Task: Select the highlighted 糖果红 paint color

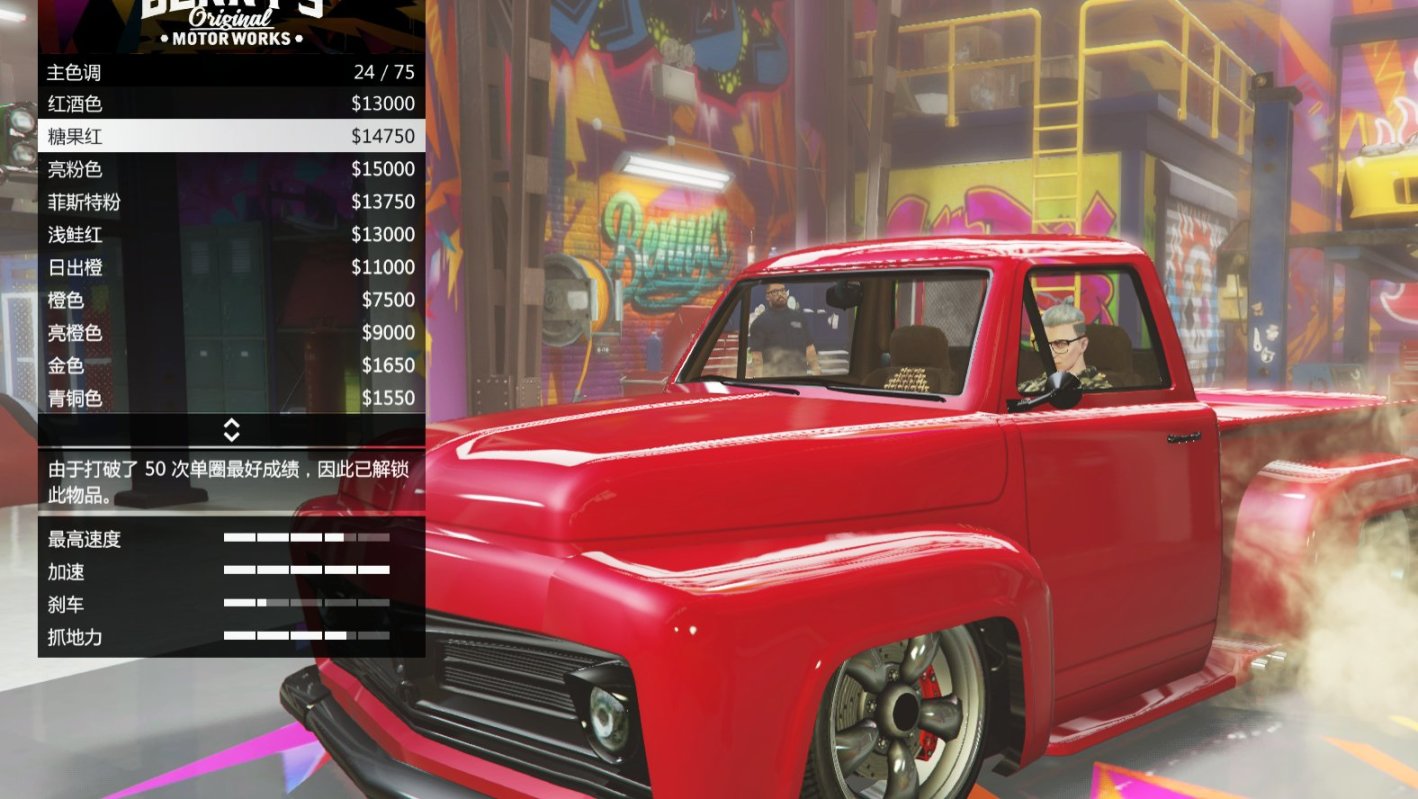Action: [x=228, y=136]
